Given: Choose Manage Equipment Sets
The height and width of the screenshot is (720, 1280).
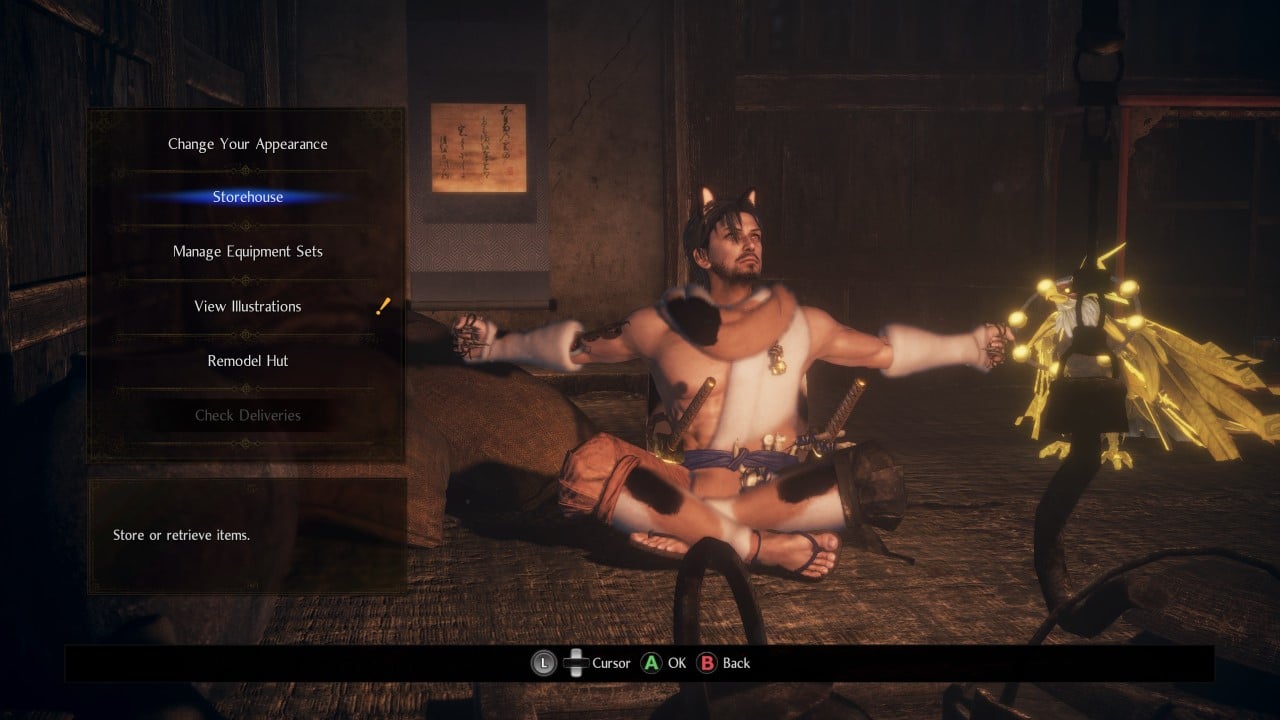Looking at the screenshot, I should (x=247, y=251).
